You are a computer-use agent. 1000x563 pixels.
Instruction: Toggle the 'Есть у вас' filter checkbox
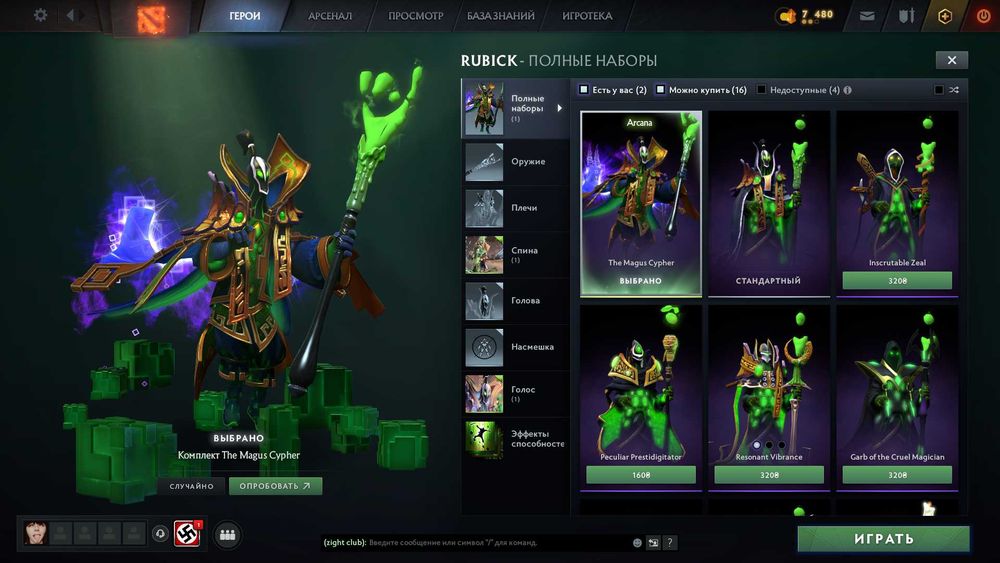585,90
